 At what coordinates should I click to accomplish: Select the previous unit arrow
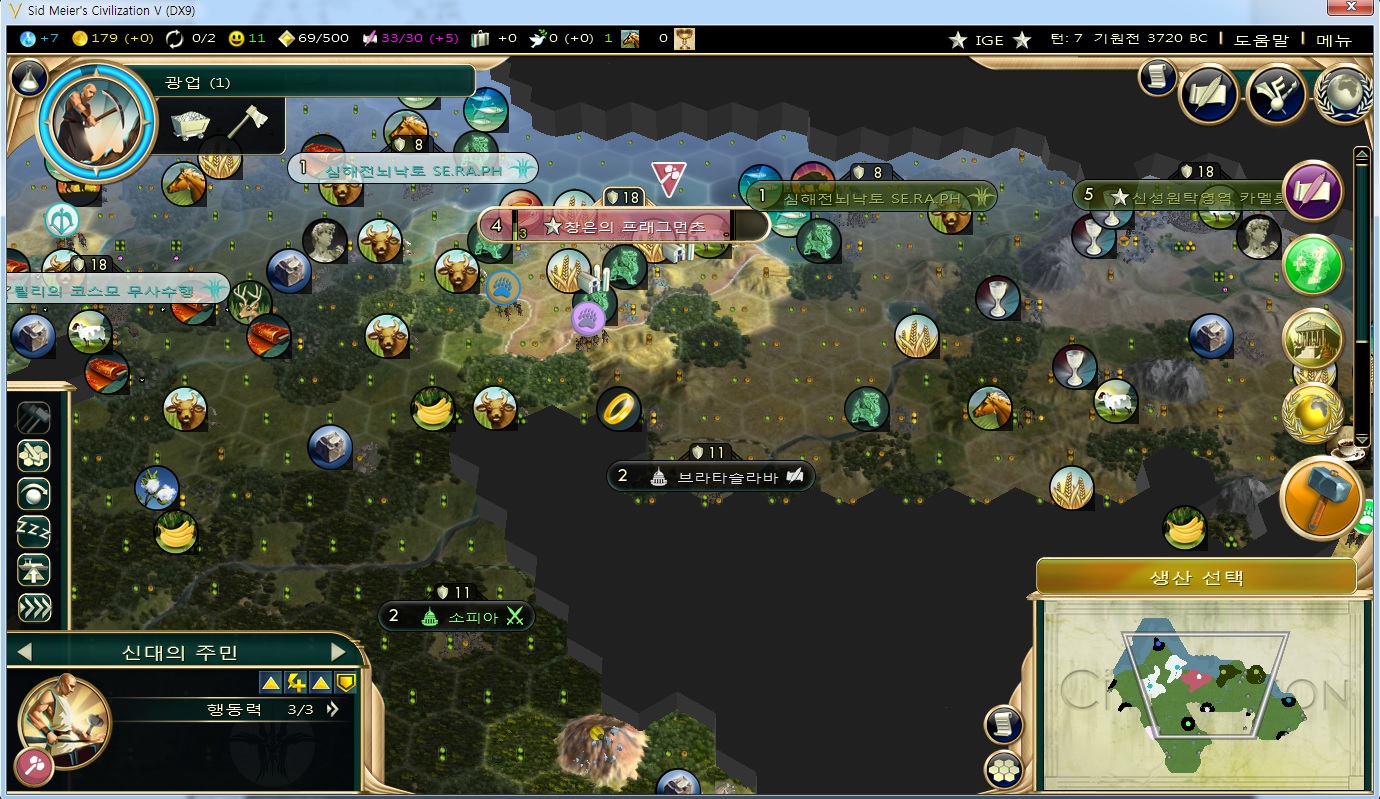click(25, 653)
